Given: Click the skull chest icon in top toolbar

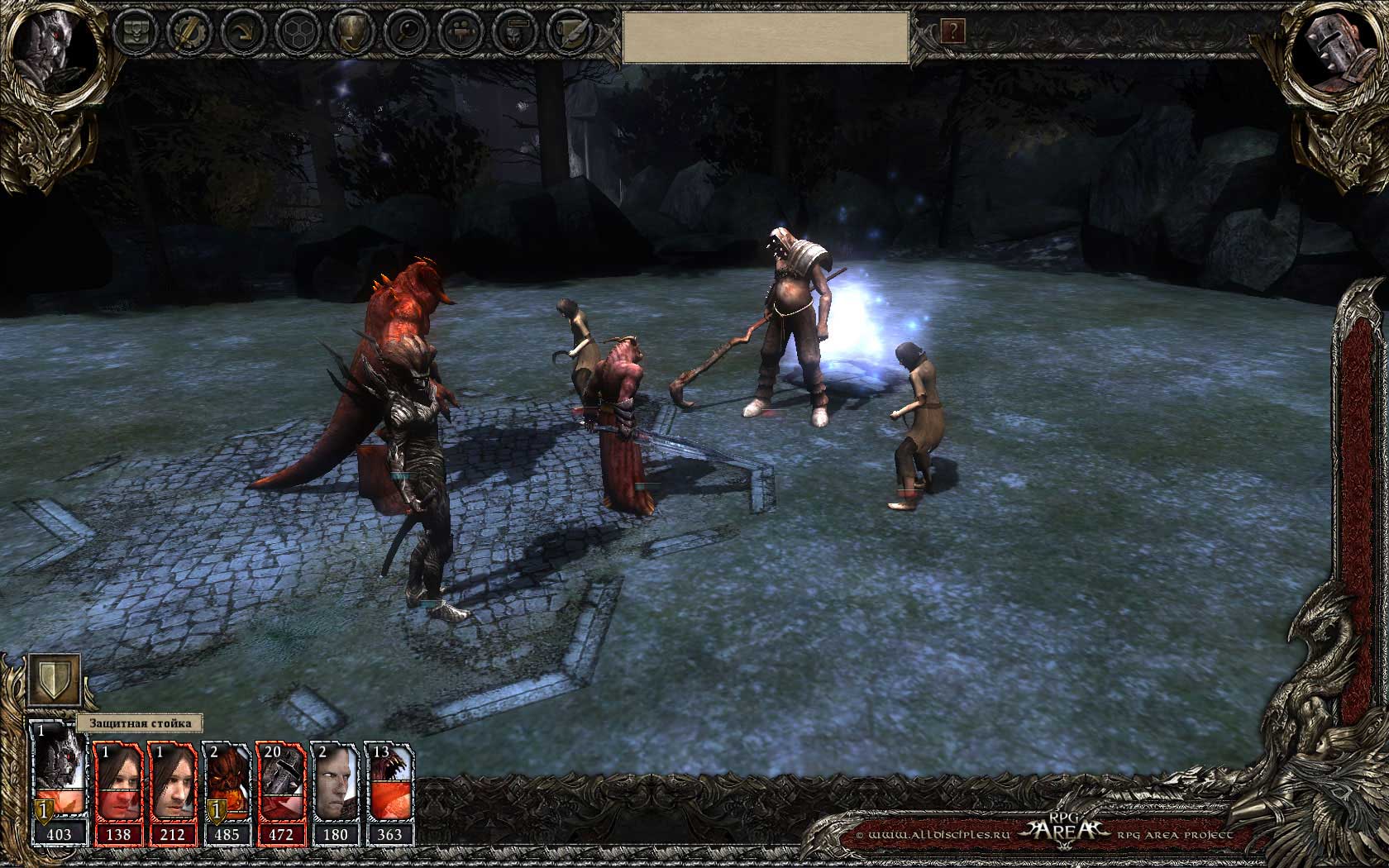Looking at the screenshot, I should point(136,33).
